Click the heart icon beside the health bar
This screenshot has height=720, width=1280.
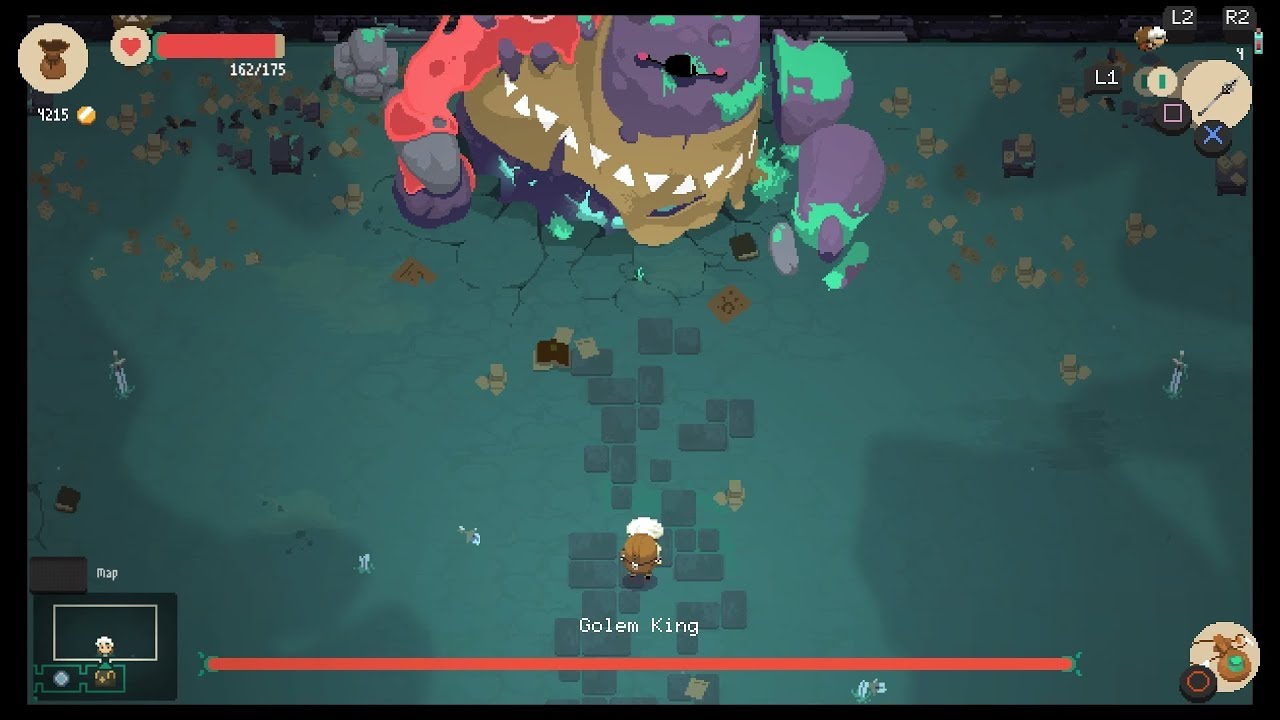[x=130, y=45]
